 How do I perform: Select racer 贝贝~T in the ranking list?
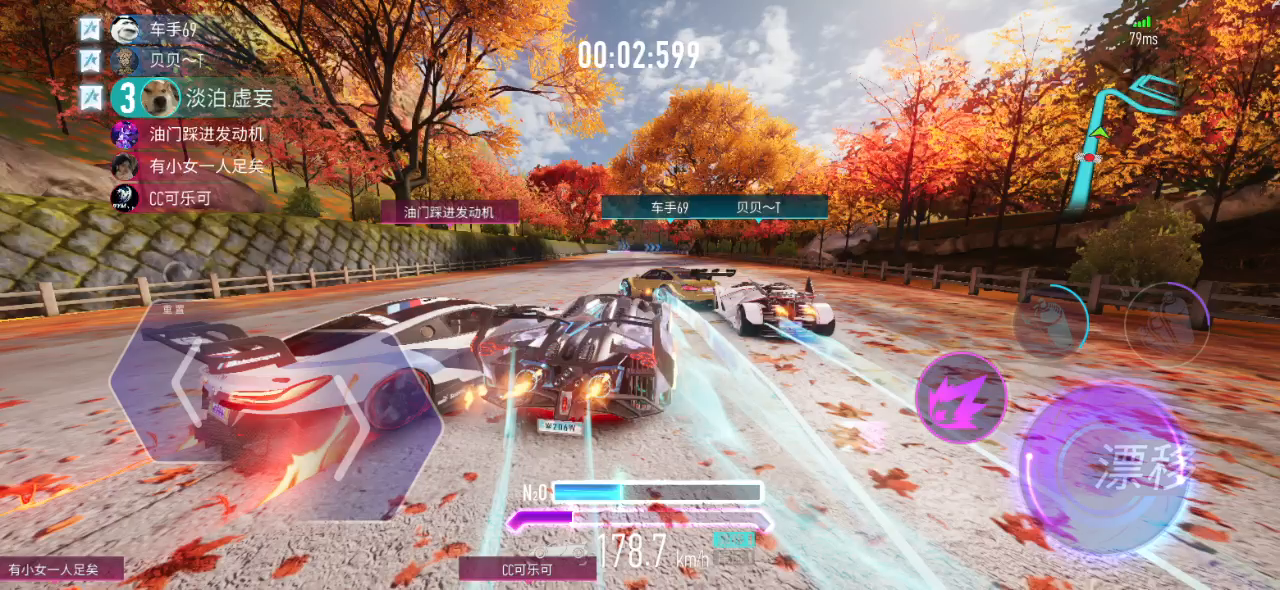point(170,61)
